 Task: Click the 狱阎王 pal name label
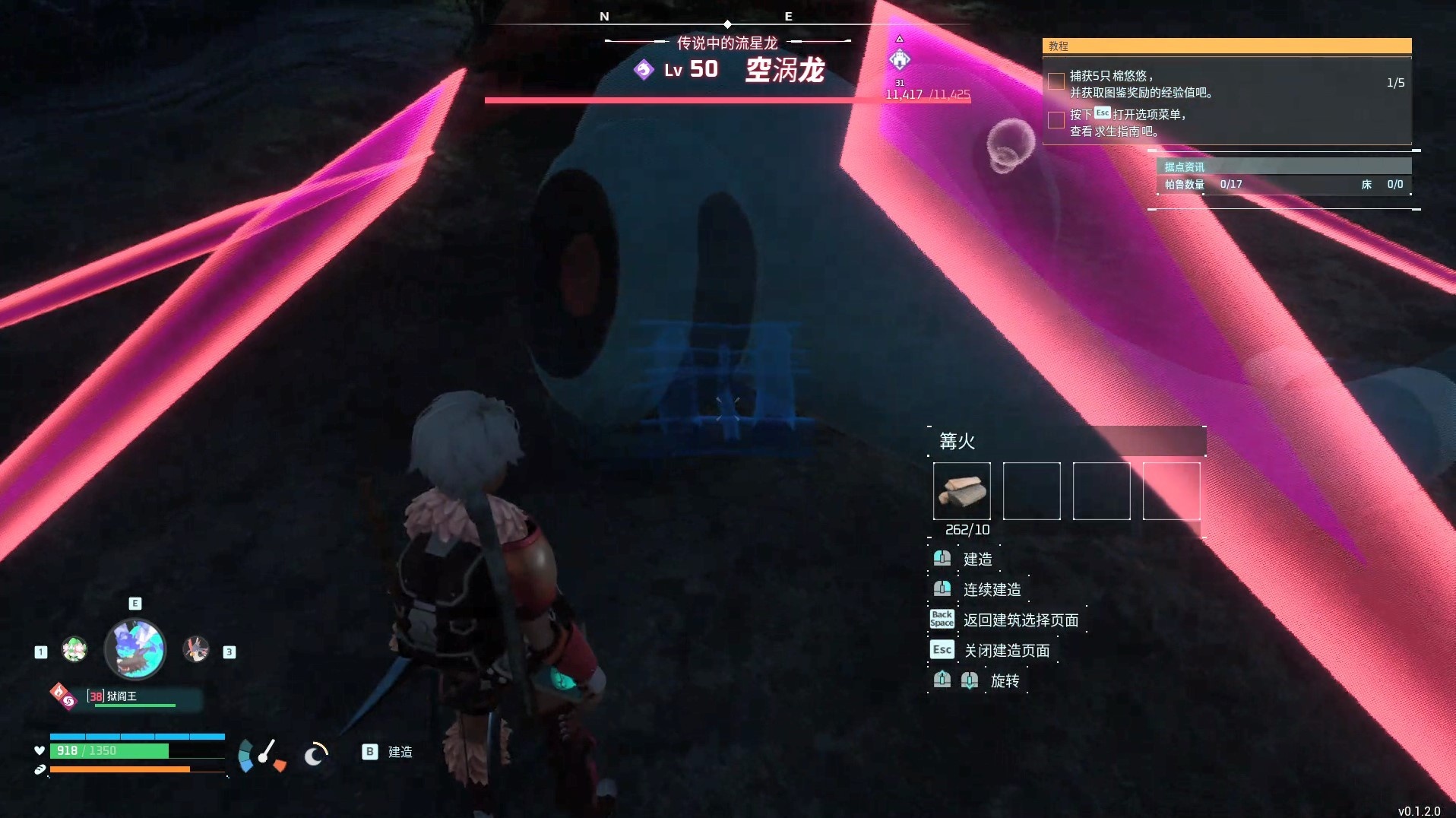122,696
